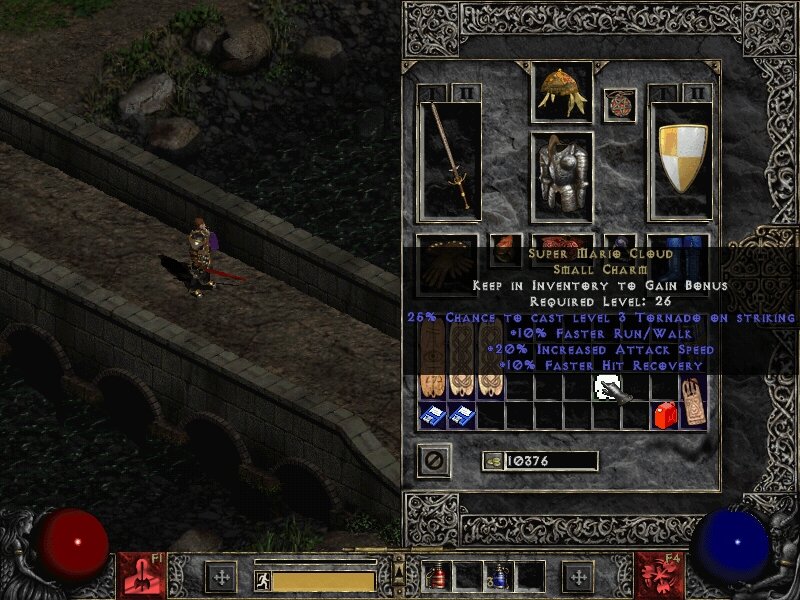Switch to weapon set II above the shield
The width and height of the screenshot is (800, 600).
(697, 93)
